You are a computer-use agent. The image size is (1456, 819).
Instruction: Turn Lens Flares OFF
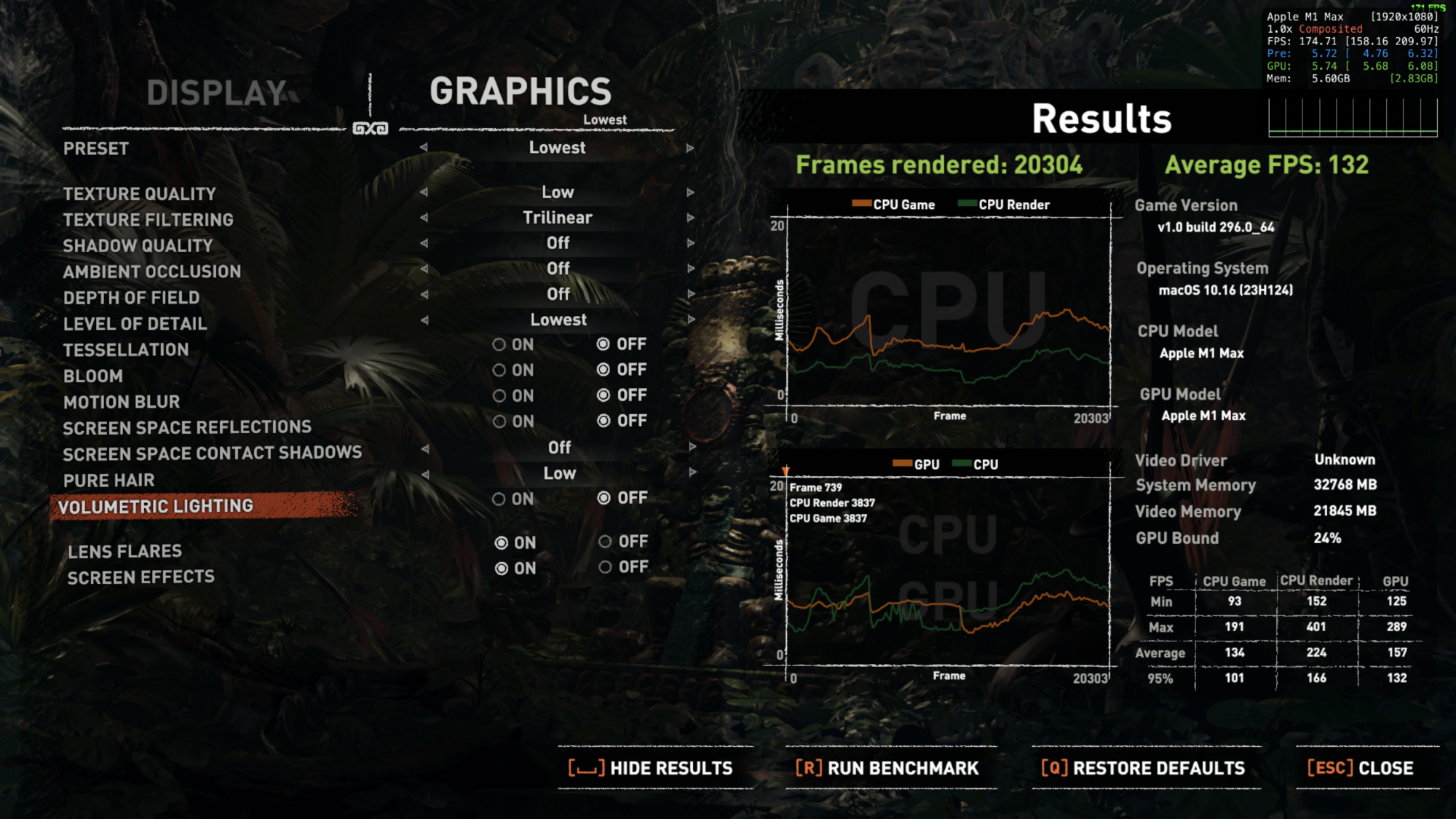point(605,542)
